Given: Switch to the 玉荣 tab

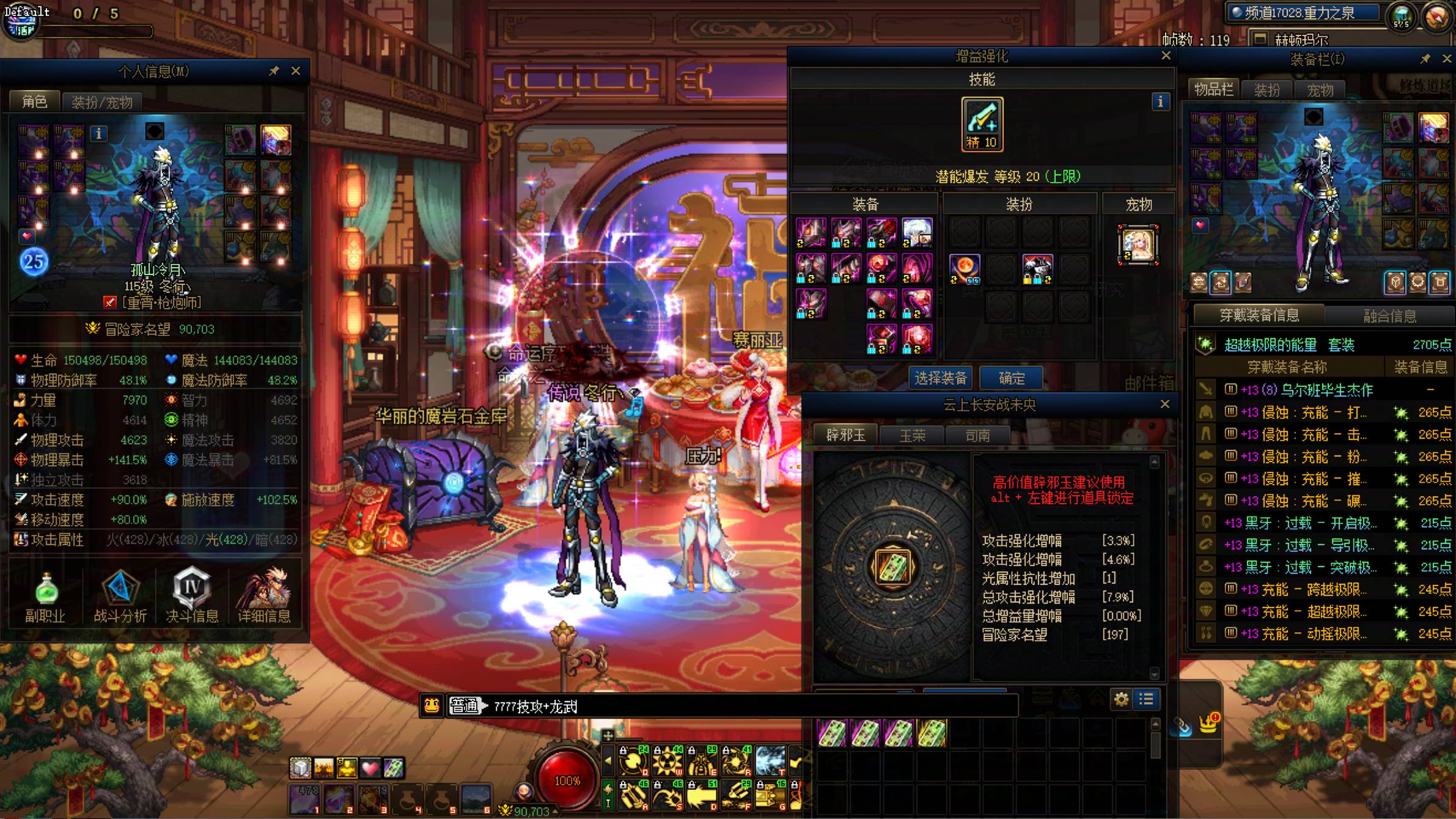Looking at the screenshot, I should tap(912, 435).
